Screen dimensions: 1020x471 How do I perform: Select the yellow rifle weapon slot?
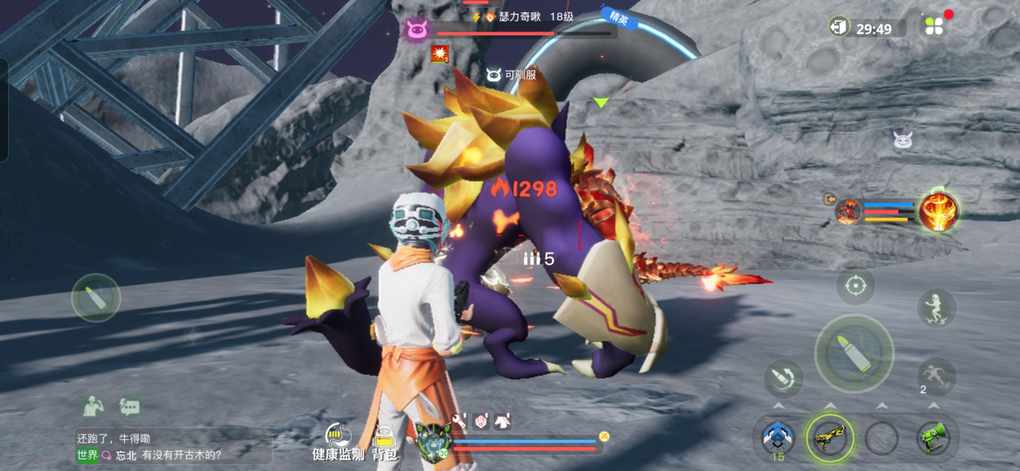click(829, 437)
